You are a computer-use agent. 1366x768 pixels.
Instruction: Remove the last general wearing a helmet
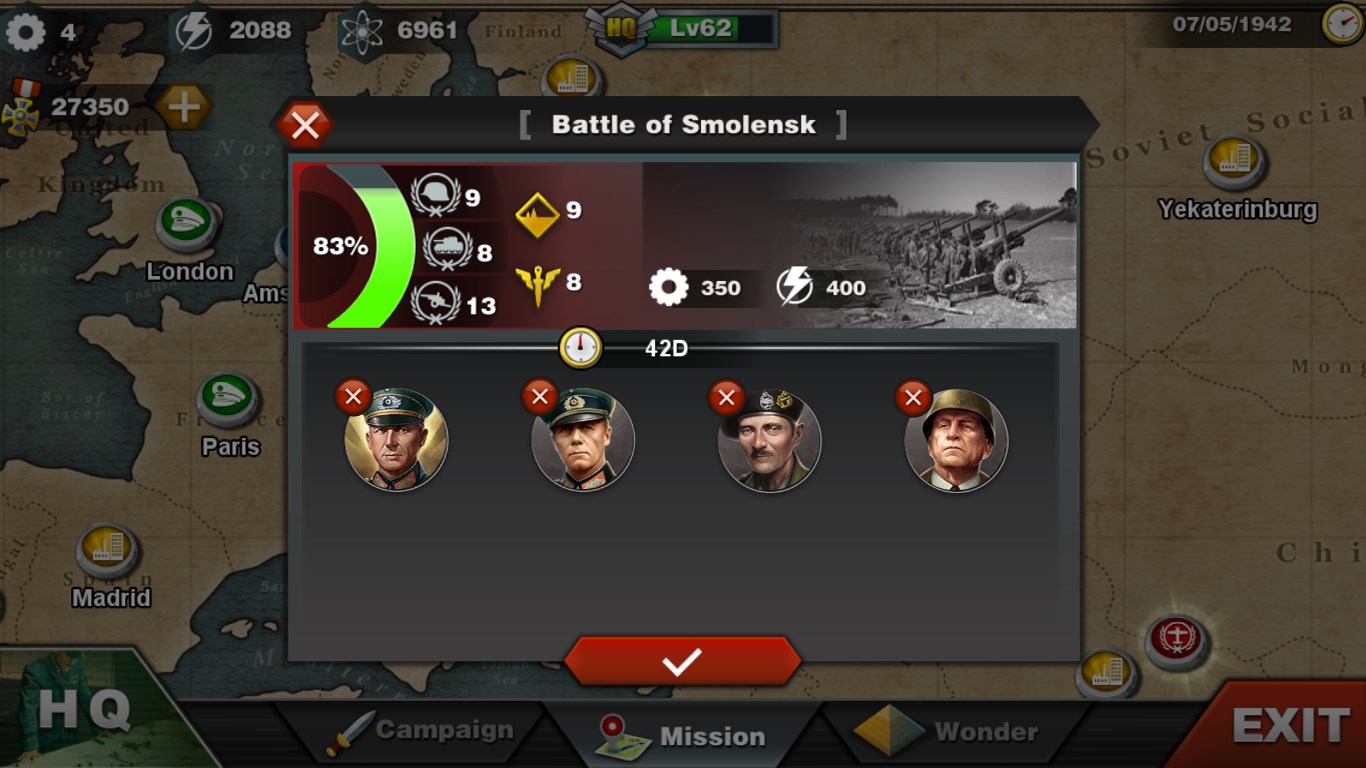(912, 397)
